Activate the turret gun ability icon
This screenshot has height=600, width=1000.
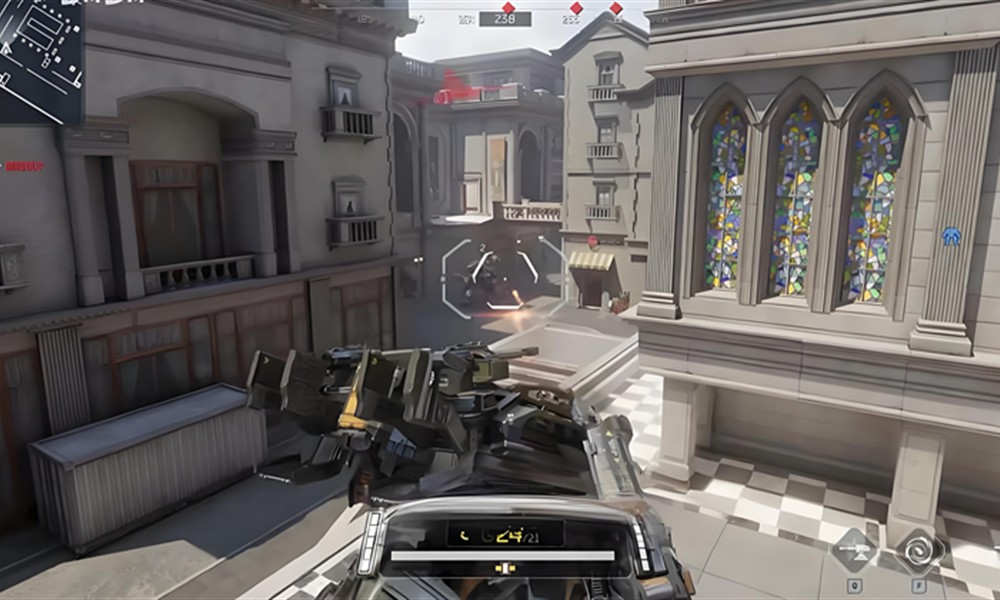[x=854, y=551]
